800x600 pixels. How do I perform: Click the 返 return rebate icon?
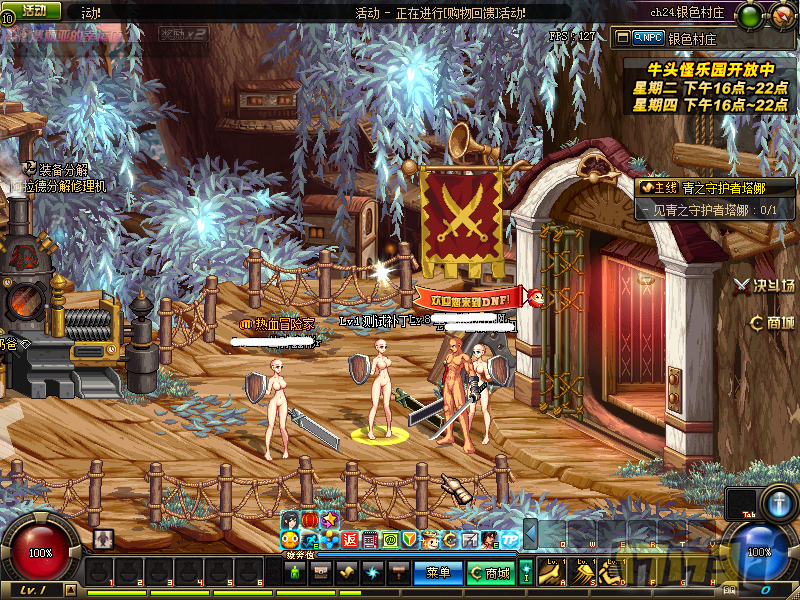pos(350,540)
